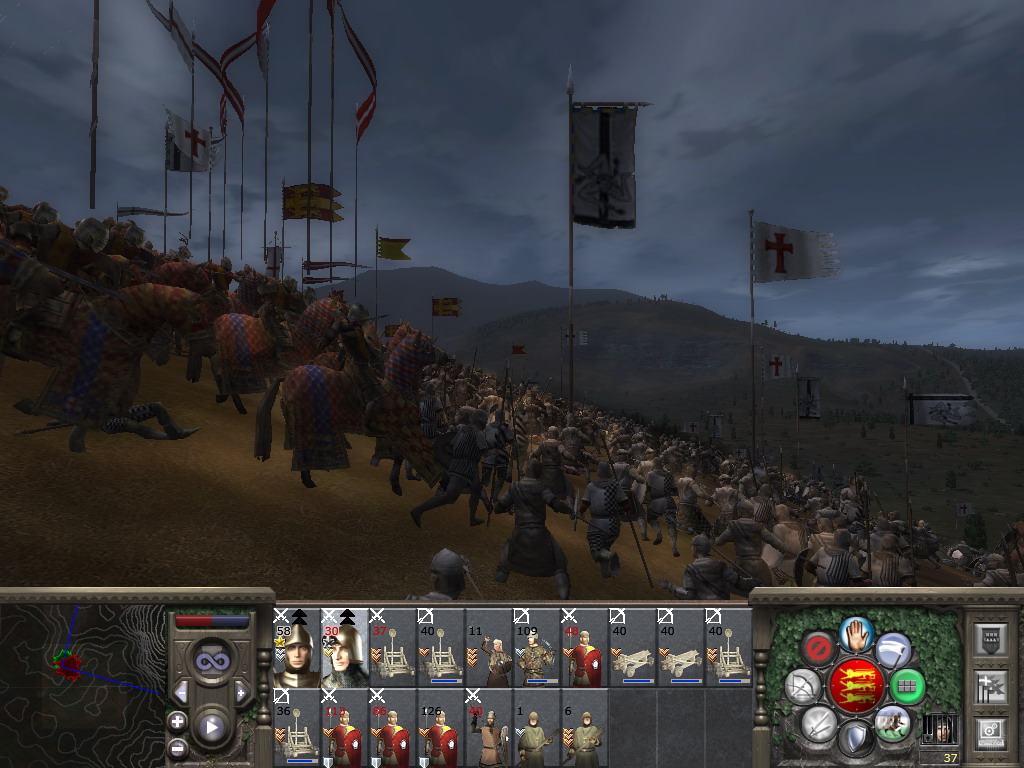Select the highlighted cavalry card with 30 men
The width and height of the screenshot is (1024, 768).
point(344,648)
